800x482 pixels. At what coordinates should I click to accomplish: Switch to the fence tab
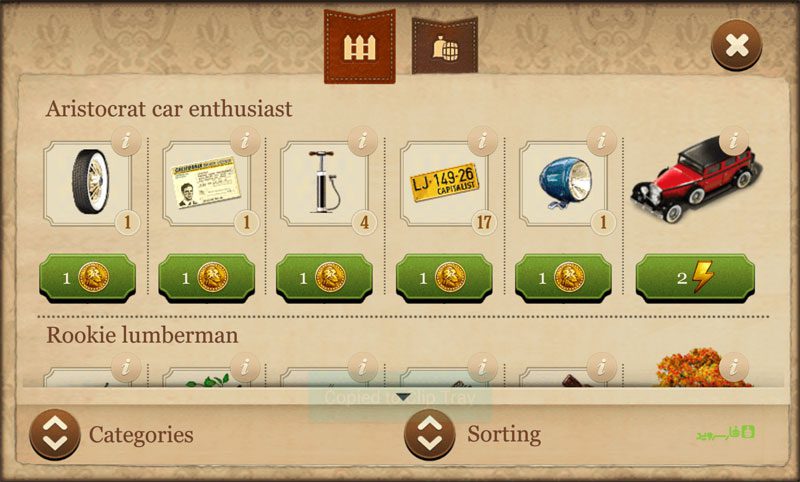tap(359, 46)
